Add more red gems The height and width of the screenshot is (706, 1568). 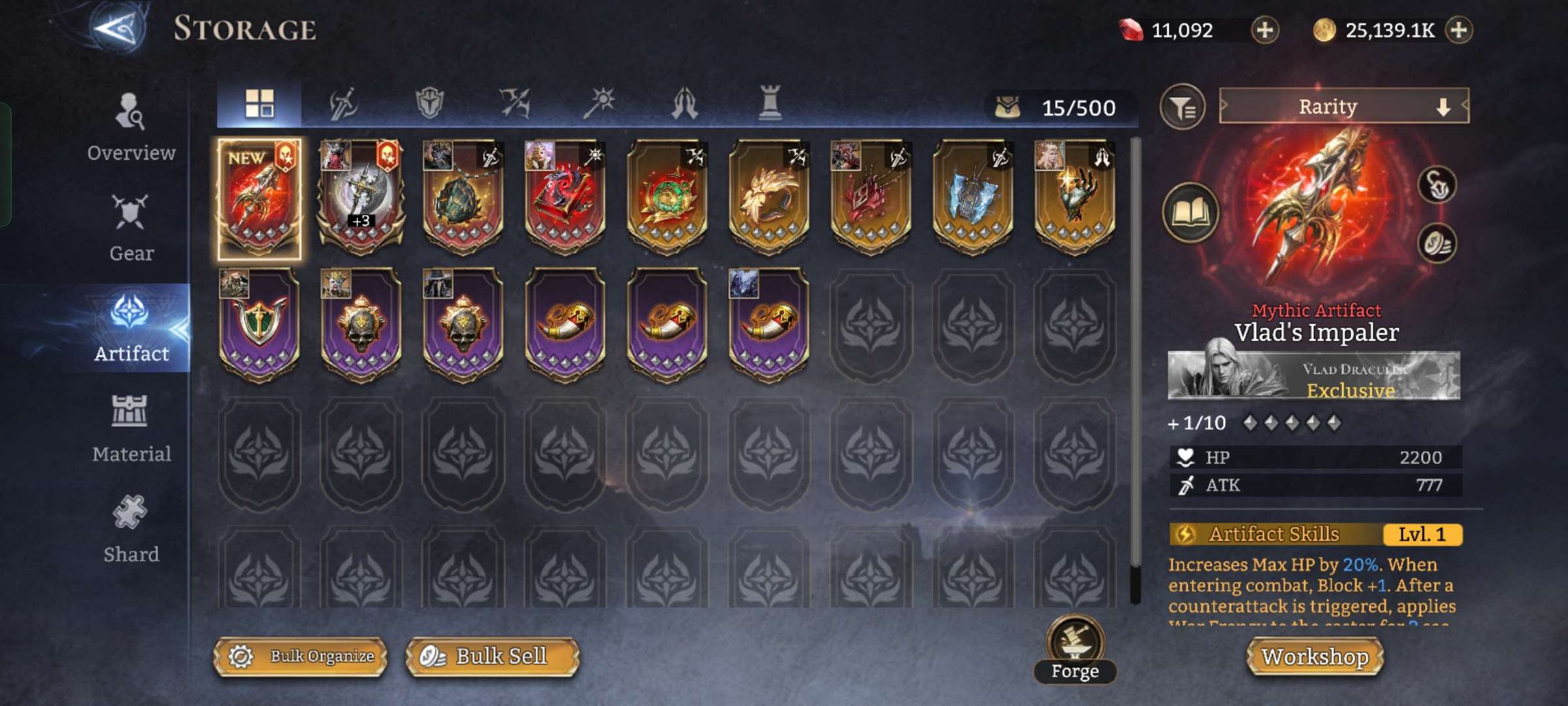tap(1265, 30)
